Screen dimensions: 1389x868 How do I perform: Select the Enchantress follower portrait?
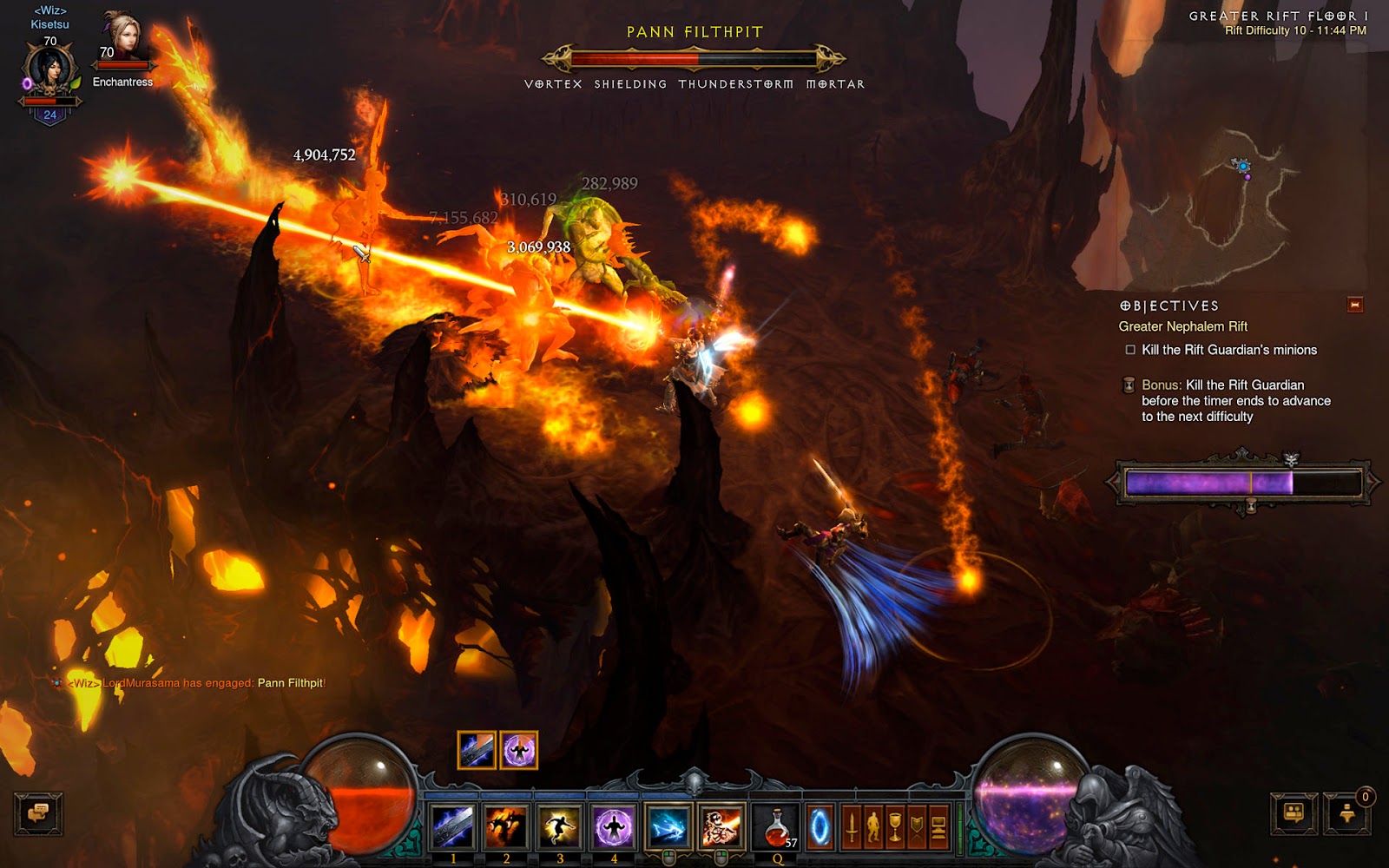coord(122,39)
